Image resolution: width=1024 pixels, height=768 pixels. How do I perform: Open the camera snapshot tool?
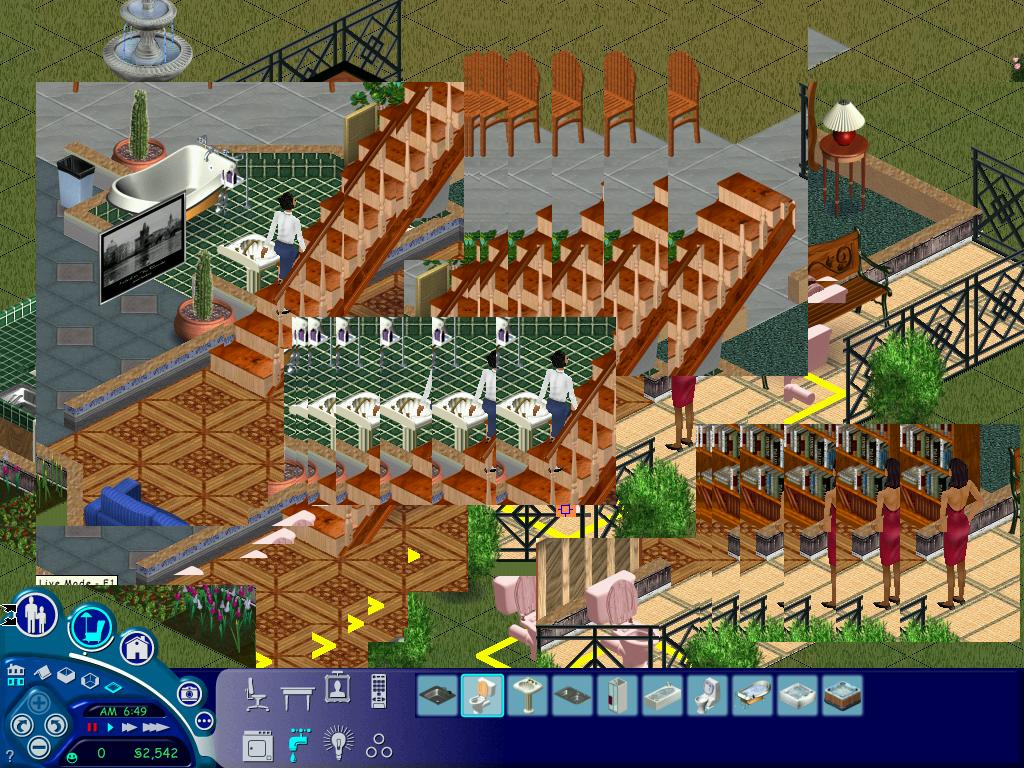(189, 692)
